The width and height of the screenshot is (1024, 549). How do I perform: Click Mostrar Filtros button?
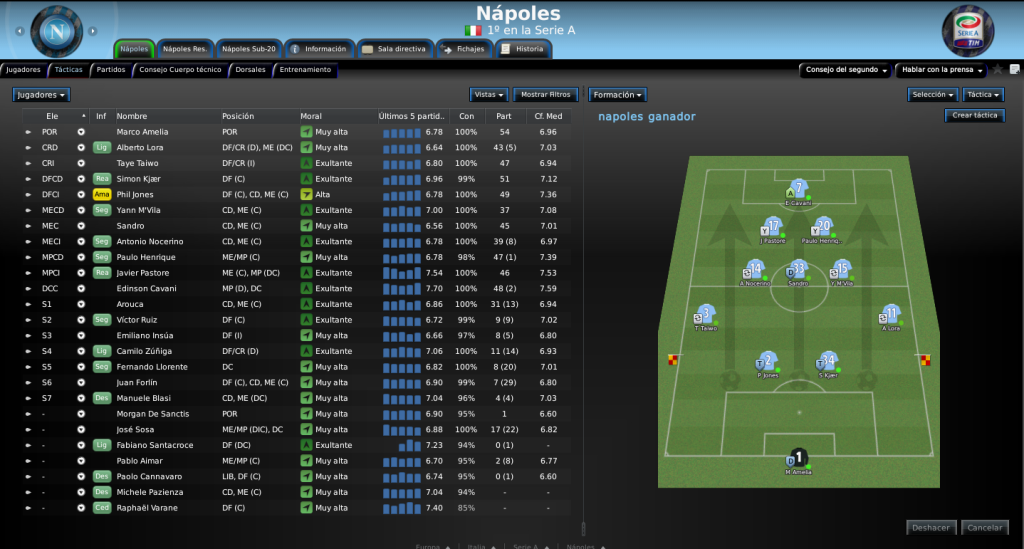(x=546, y=95)
